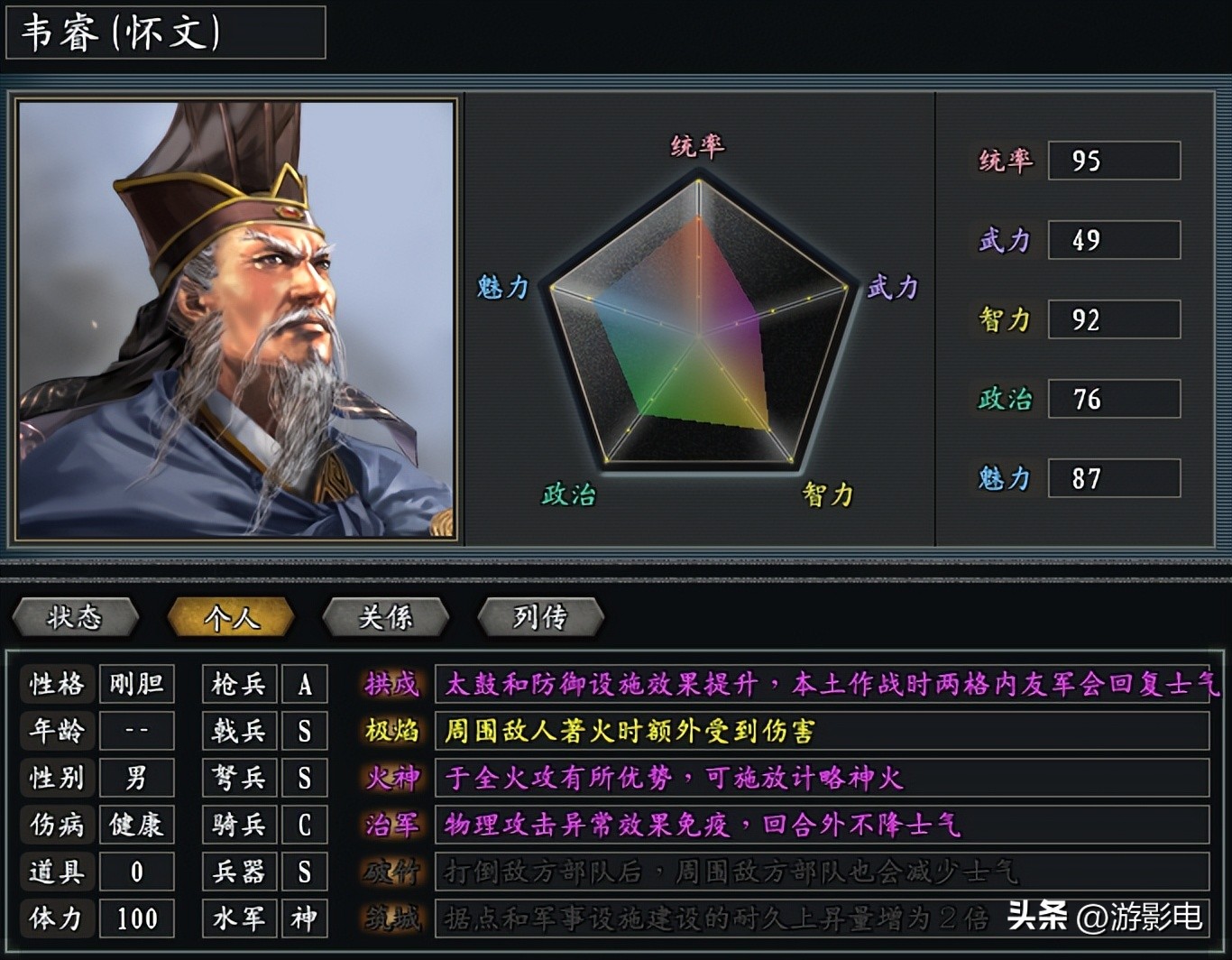Click the 个人 tab button
The height and width of the screenshot is (960, 1232).
(x=231, y=618)
